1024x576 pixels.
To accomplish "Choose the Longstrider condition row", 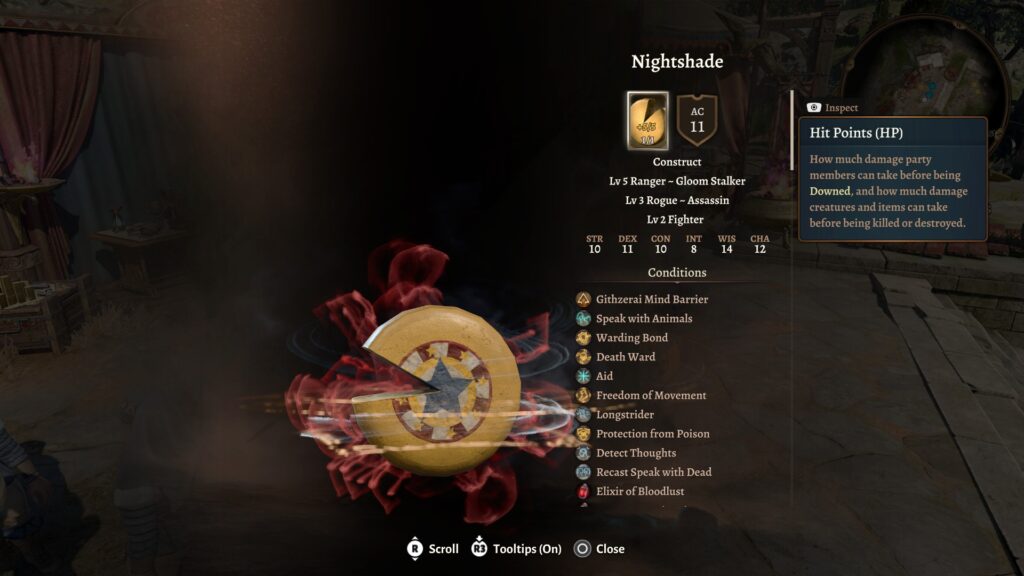I will click(x=623, y=414).
